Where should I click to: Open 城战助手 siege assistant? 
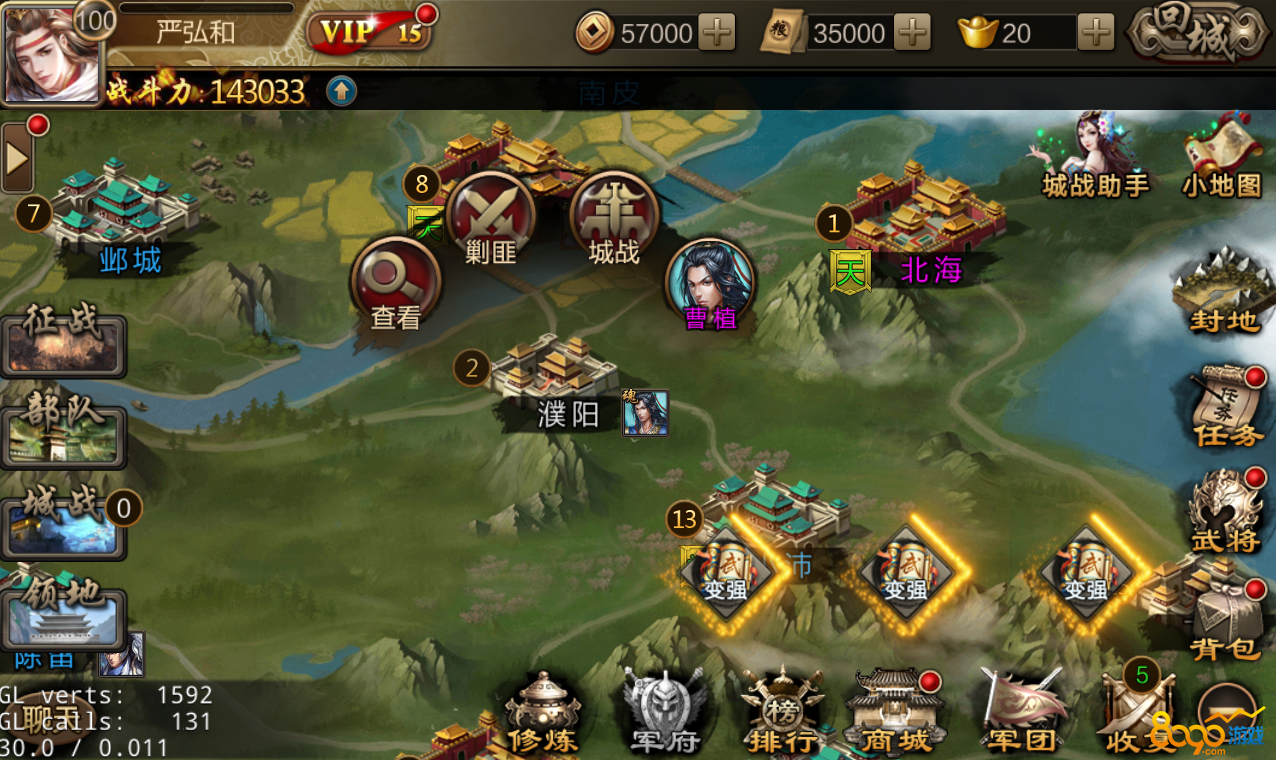[x=1095, y=157]
